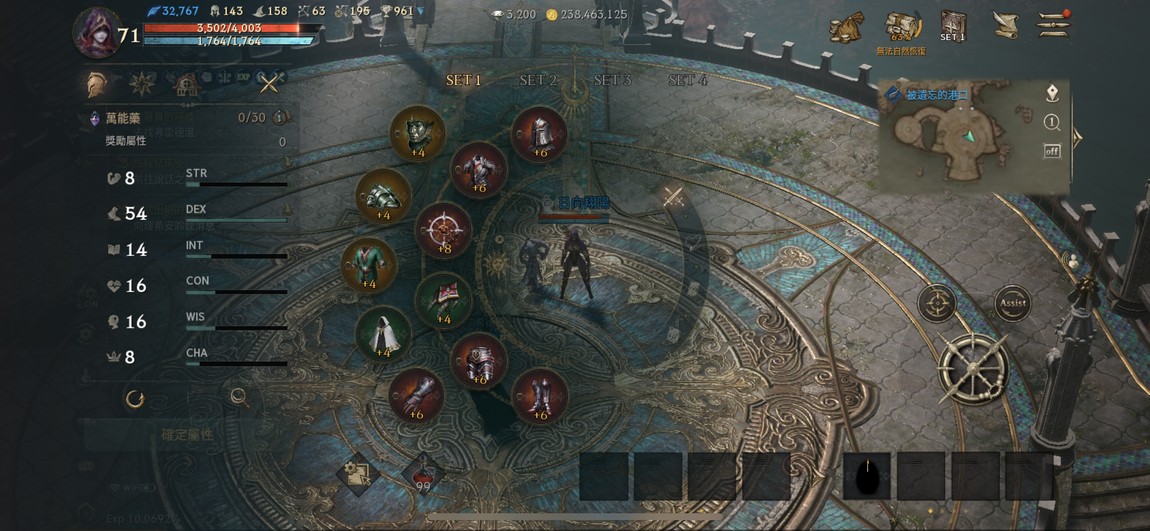
Task: Switch to the SET 2 equipment tab
Action: coord(538,80)
